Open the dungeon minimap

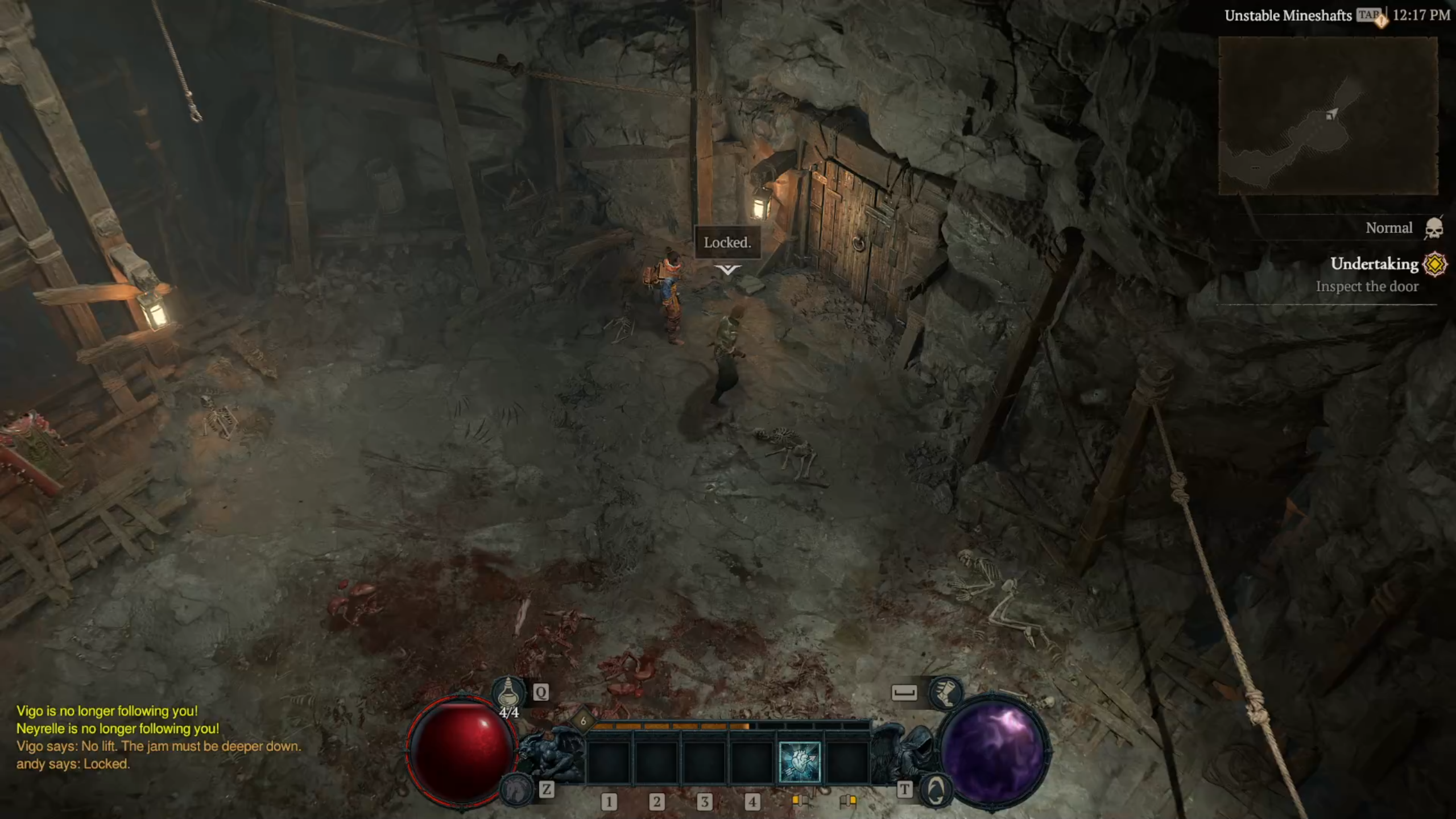click(1328, 115)
